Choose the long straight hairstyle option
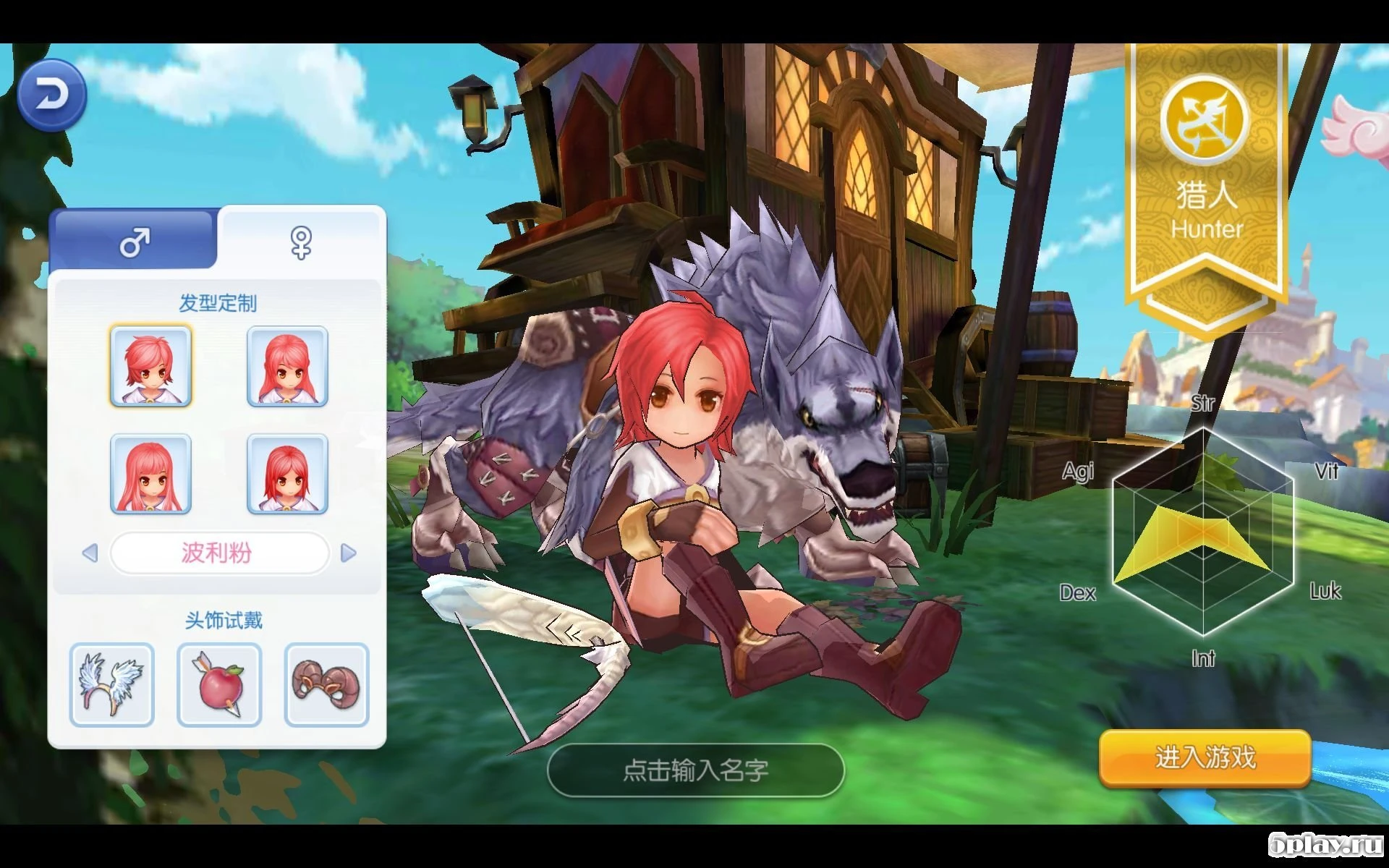This screenshot has width=1389, height=868. [150, 475]
